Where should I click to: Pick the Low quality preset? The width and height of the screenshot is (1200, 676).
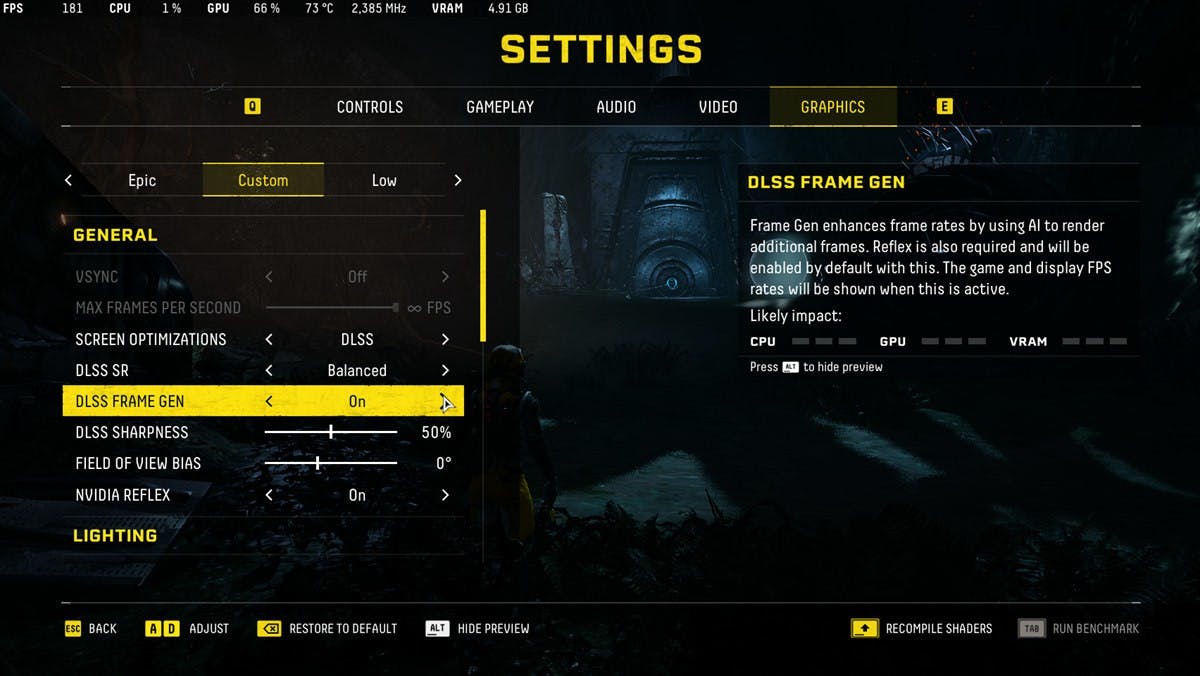coord(384,180)
